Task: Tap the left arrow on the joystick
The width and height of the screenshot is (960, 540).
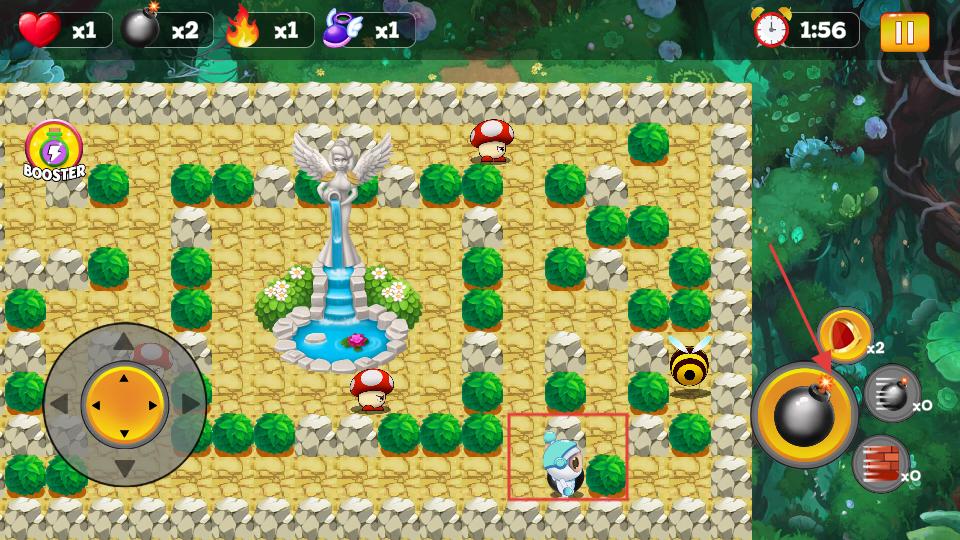Action: [x=61, y=405]
